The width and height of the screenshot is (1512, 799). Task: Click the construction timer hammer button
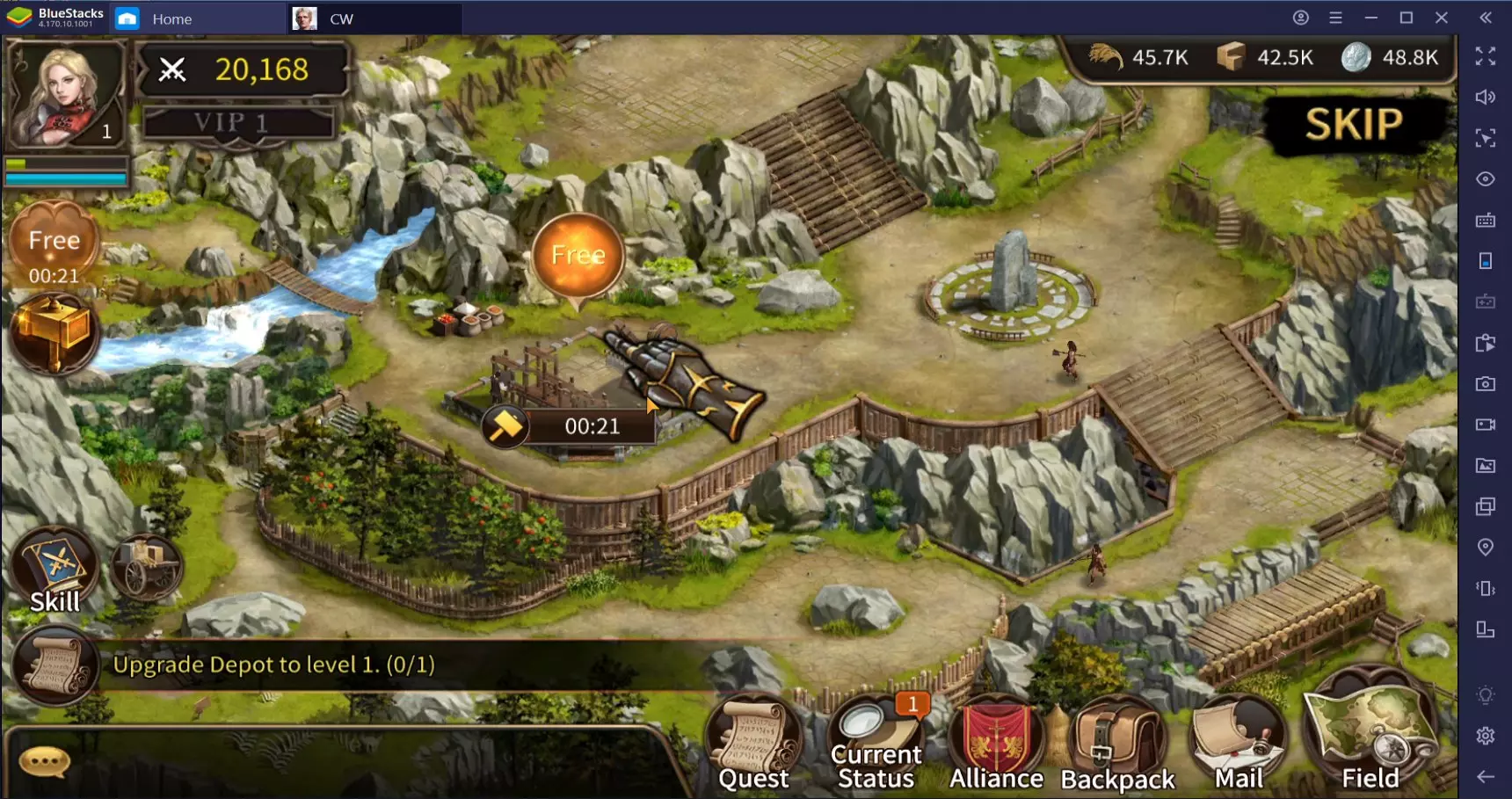coord(505,426)
